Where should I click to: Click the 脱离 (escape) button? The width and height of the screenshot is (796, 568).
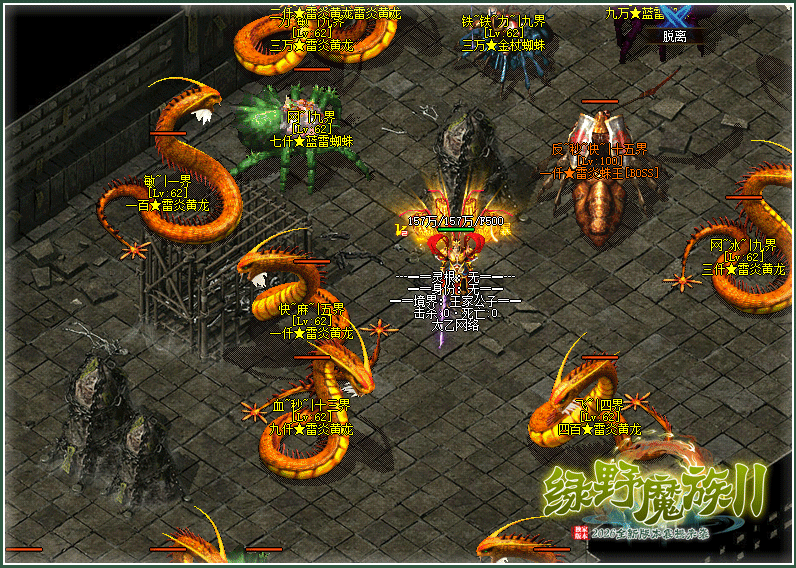676,36
